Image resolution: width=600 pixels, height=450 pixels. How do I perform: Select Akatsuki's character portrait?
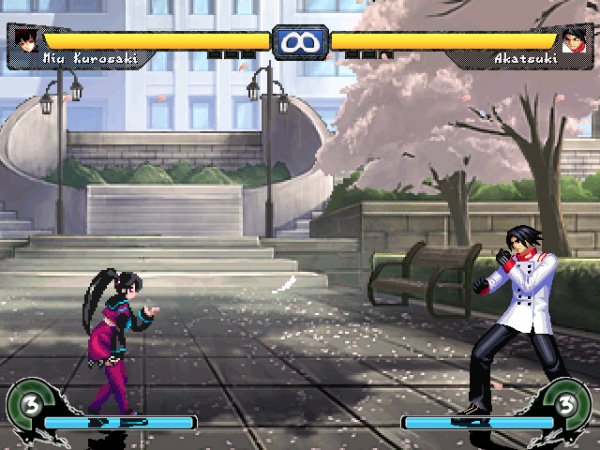tap(574, 40)
